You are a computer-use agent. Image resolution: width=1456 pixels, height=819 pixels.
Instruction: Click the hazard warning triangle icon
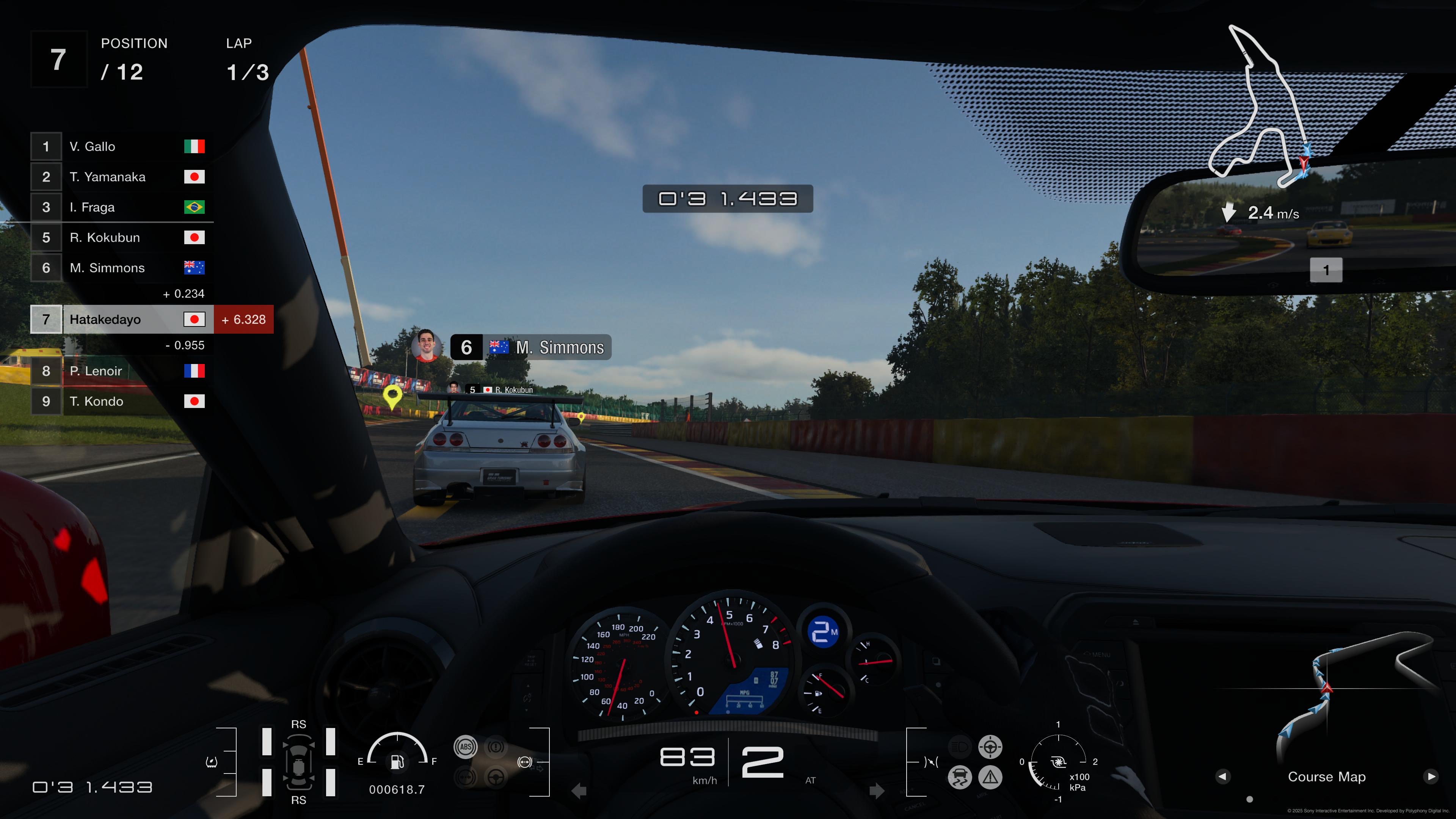coord(990,777)
